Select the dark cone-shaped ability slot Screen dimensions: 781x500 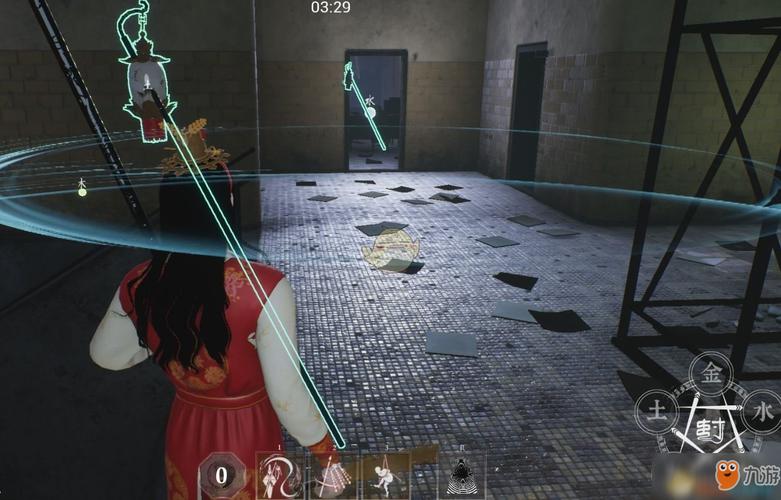point(461,475)
